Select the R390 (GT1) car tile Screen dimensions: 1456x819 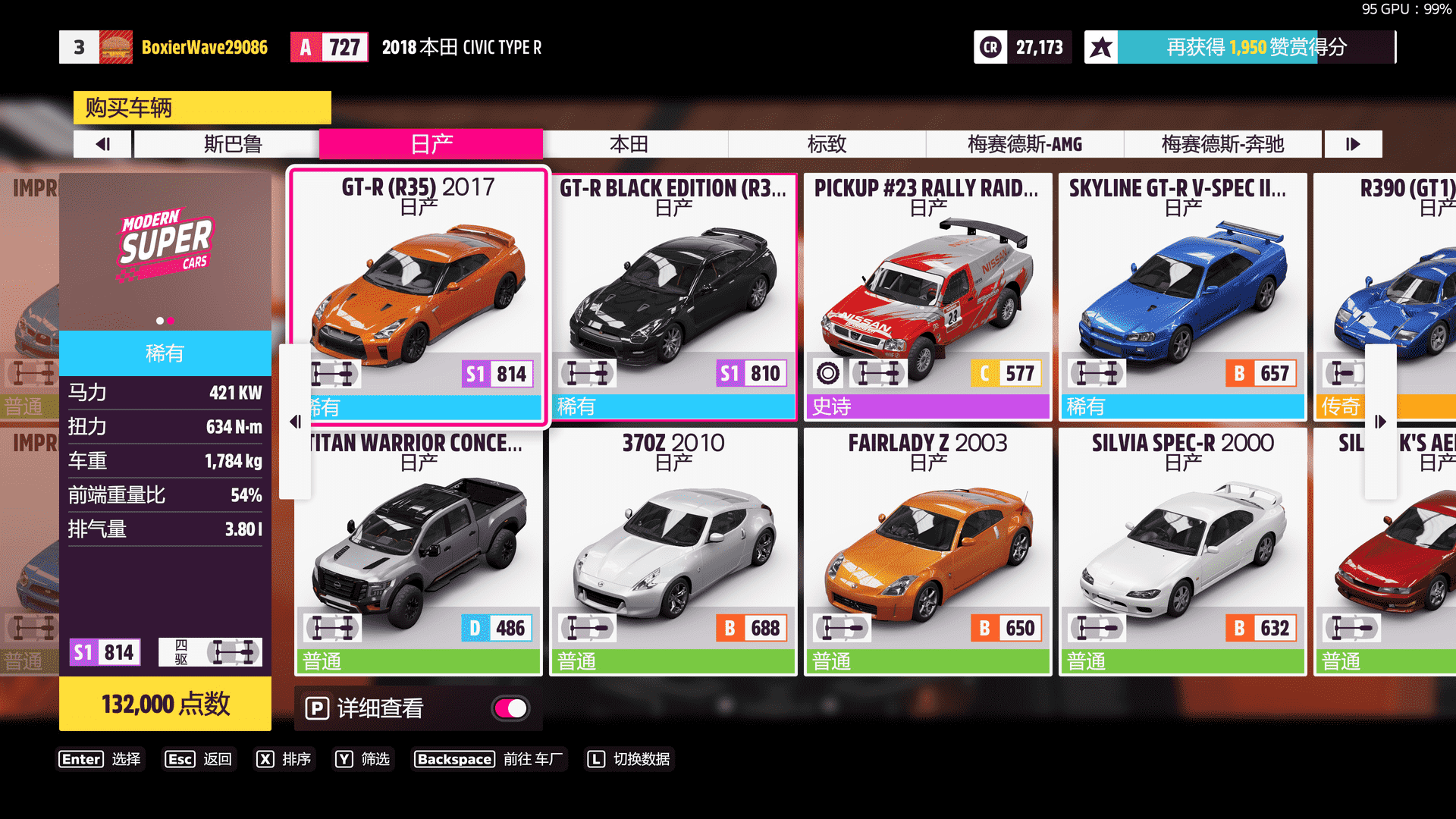[1403, 296]
